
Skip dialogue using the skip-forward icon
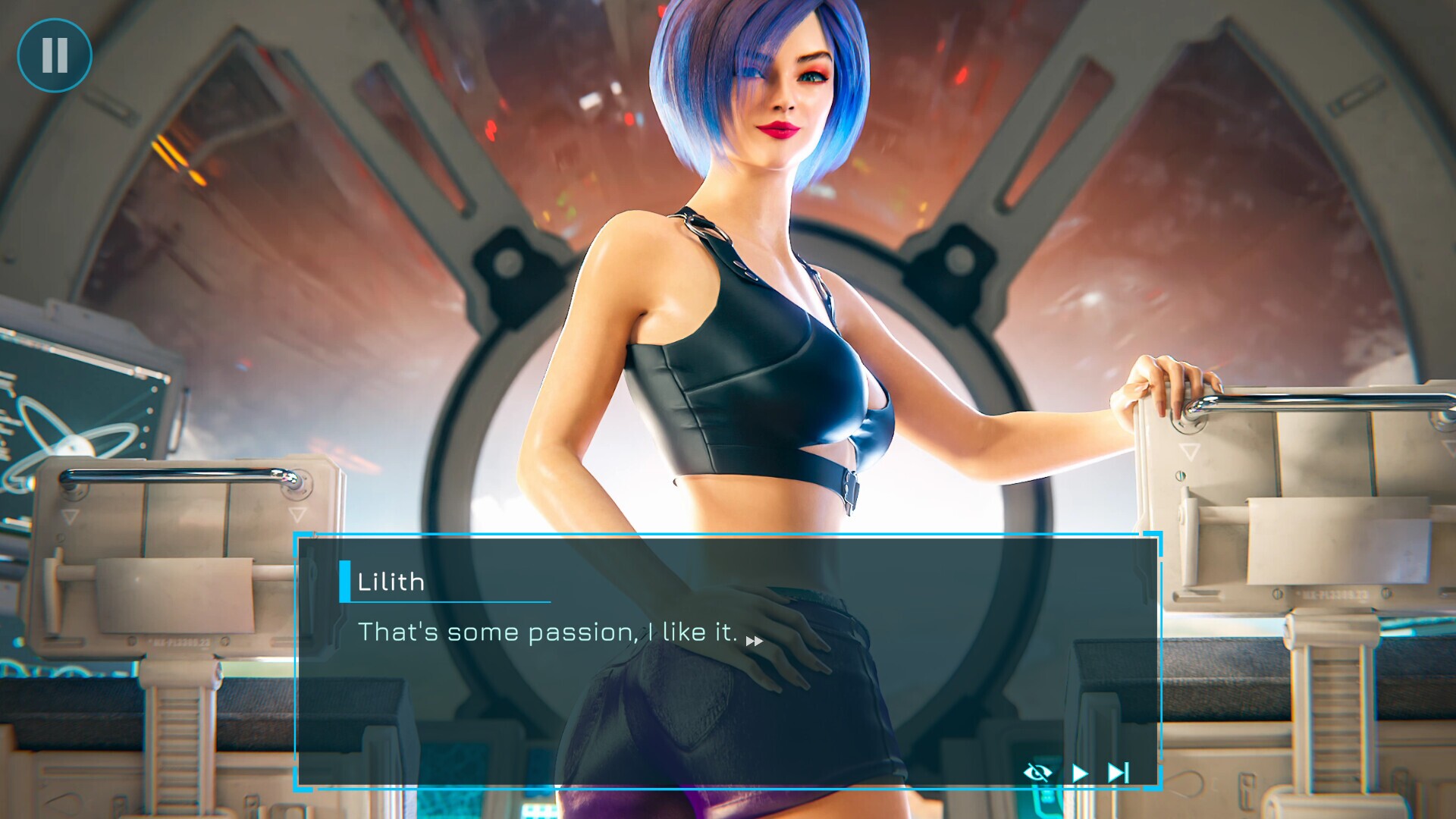tap(1119, 773)
